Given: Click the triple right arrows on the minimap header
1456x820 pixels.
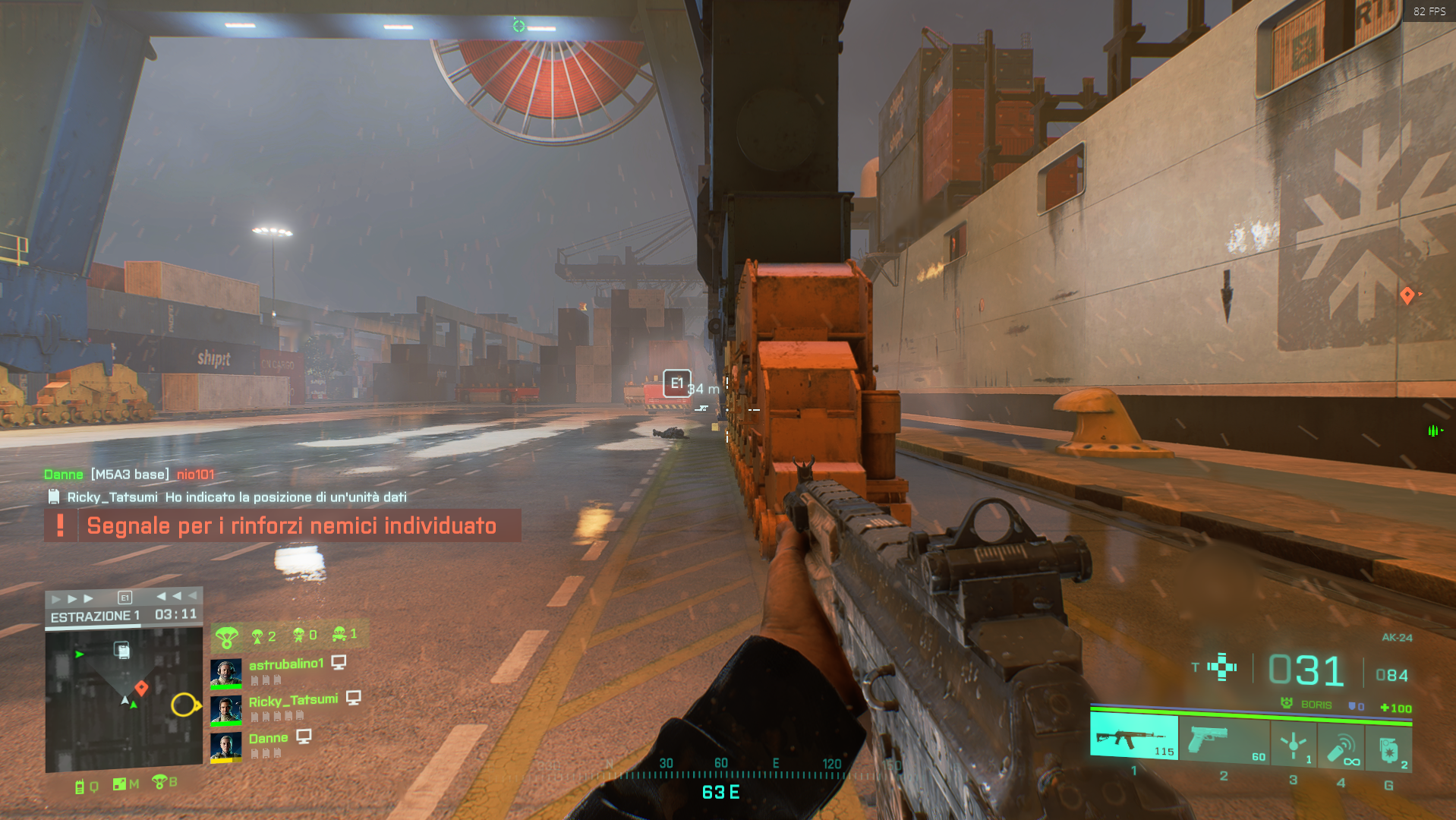Looking at the screenshot, I should (71, 598).
